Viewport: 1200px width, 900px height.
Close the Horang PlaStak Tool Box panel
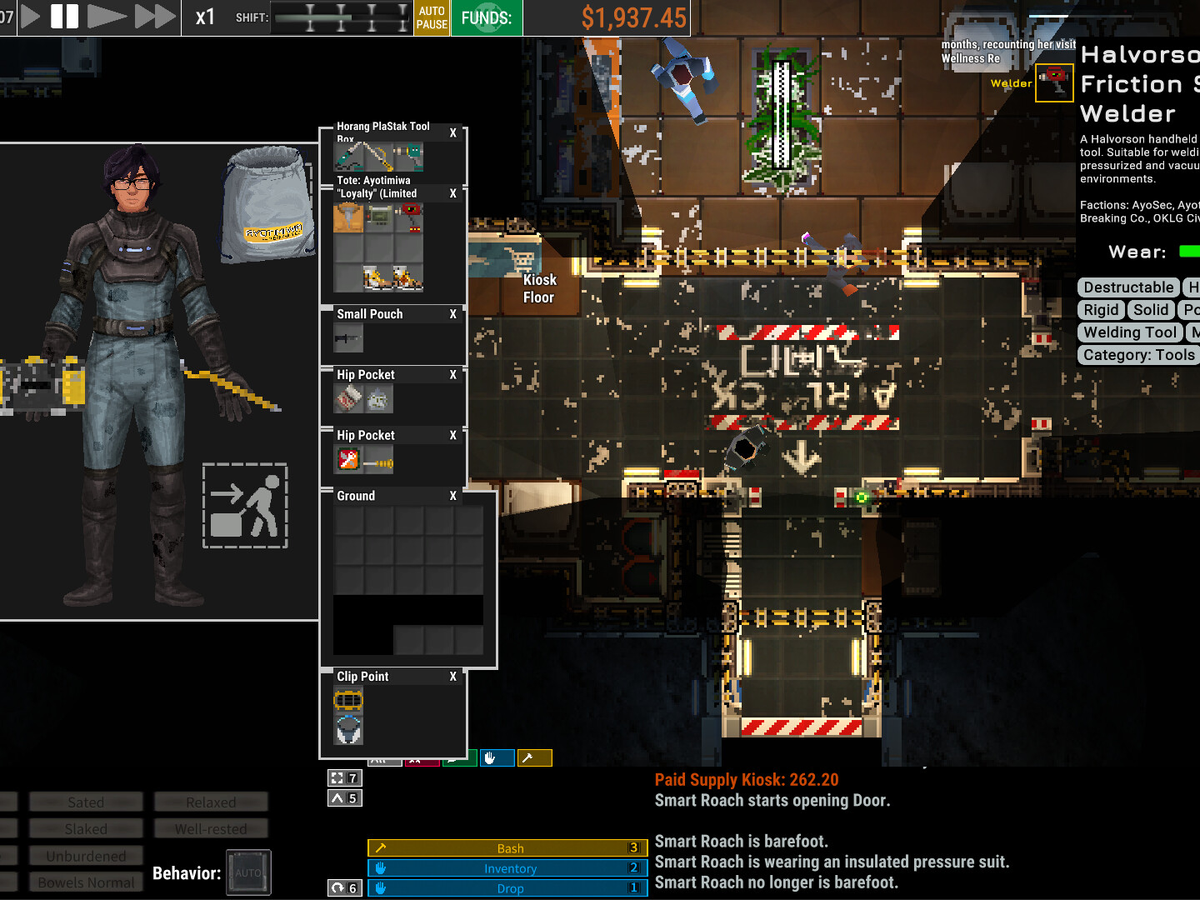click(453, 133)
